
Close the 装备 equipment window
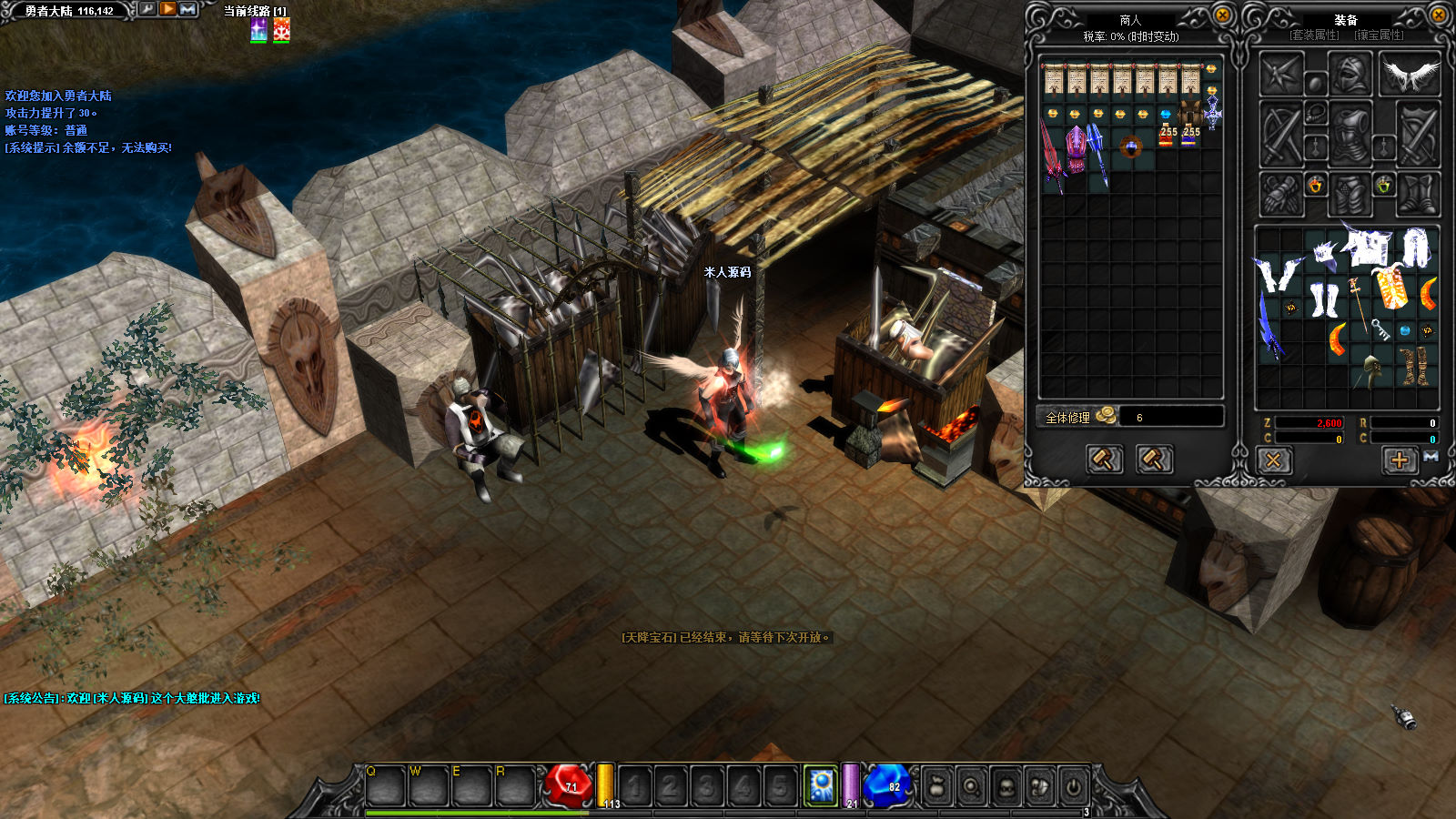pyautogui.click(x=1438, y=15)
